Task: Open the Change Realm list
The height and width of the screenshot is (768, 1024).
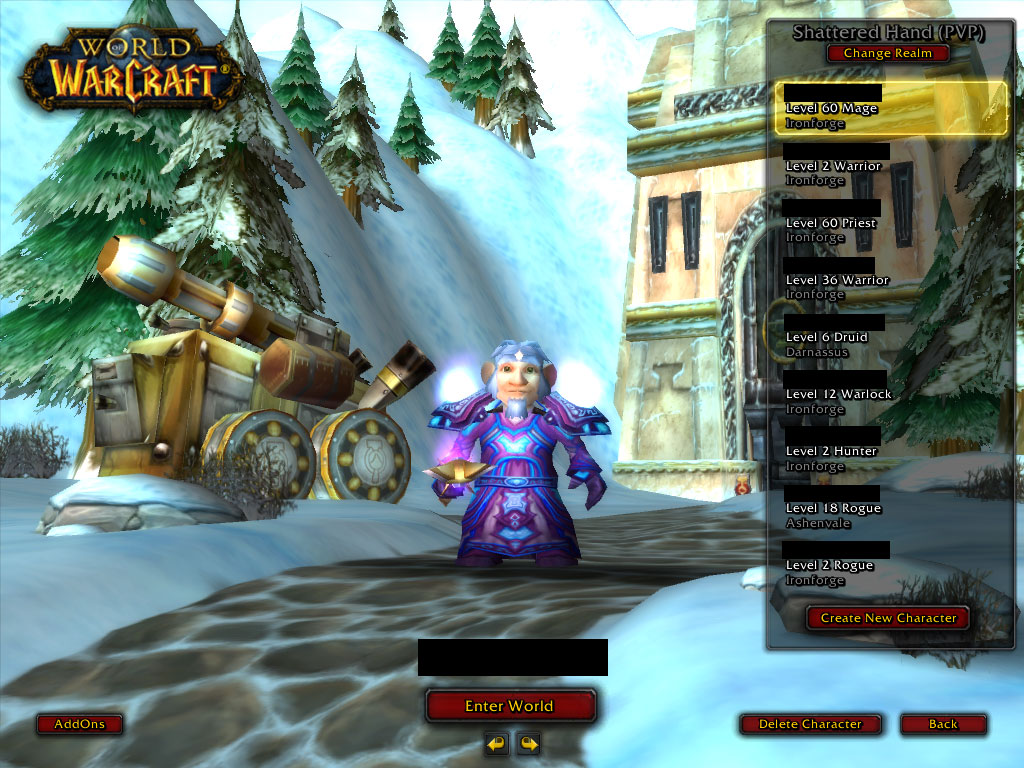Action: coord(887,53)
